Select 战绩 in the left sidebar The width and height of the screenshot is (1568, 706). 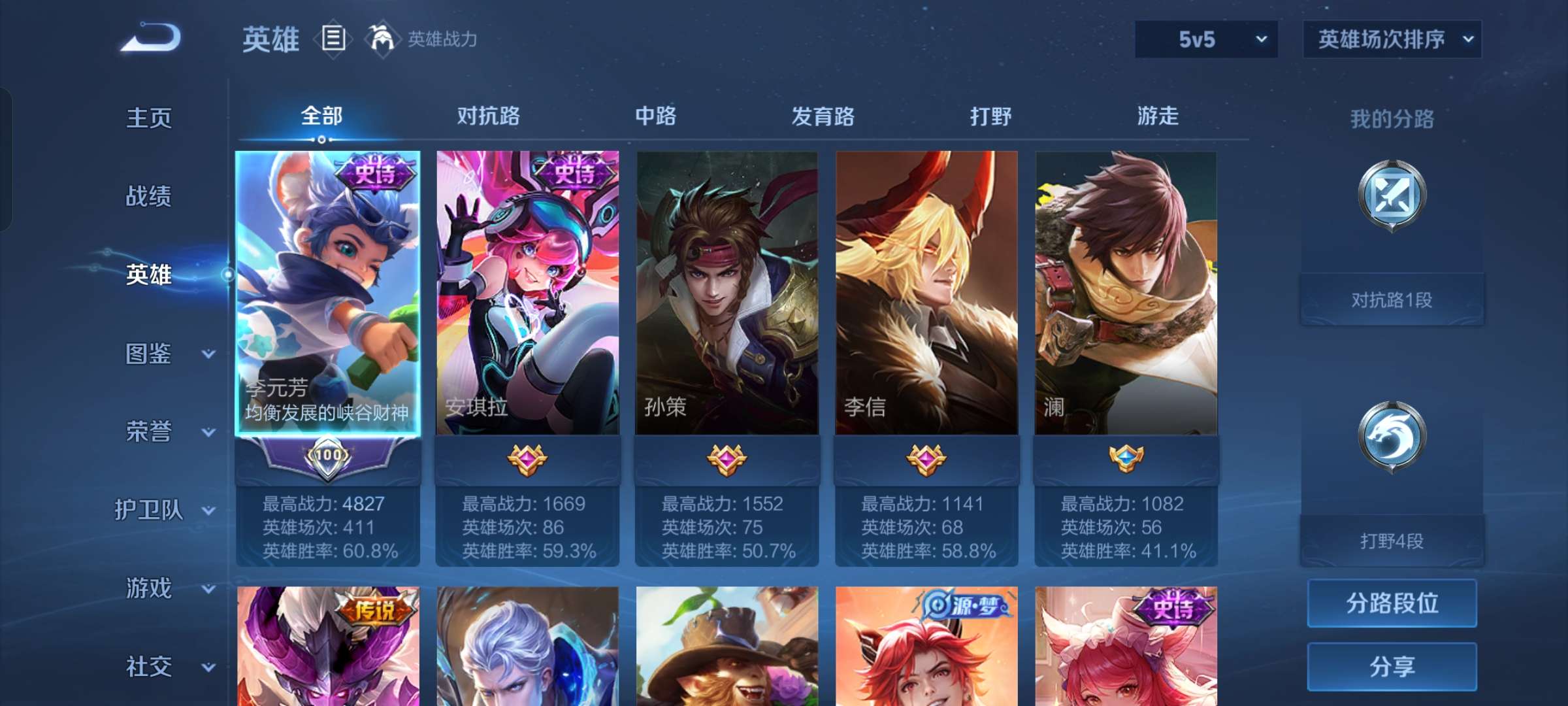tap(149, 197)
